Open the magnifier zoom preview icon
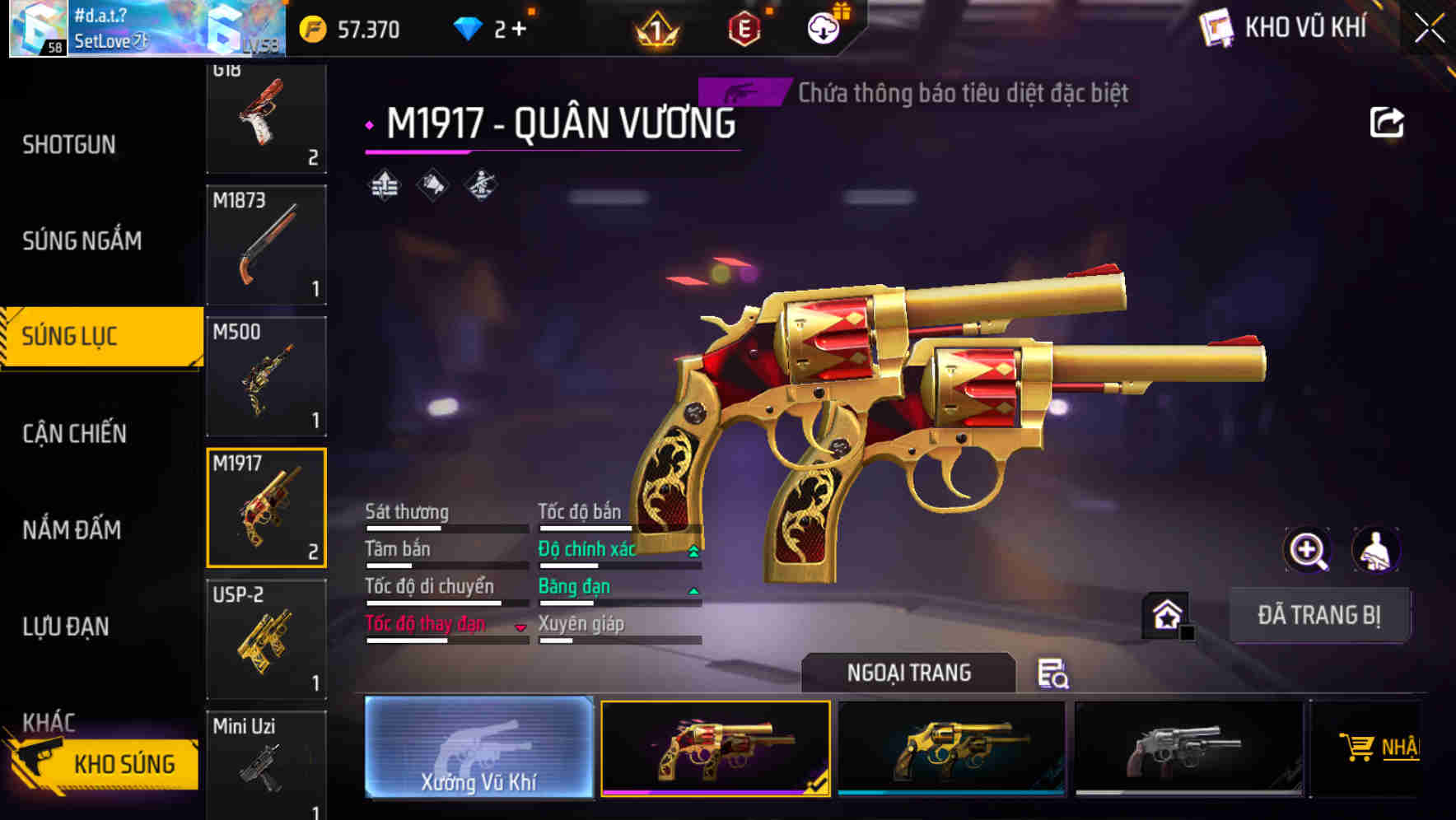1456x820 pixels. (1306, 550)
